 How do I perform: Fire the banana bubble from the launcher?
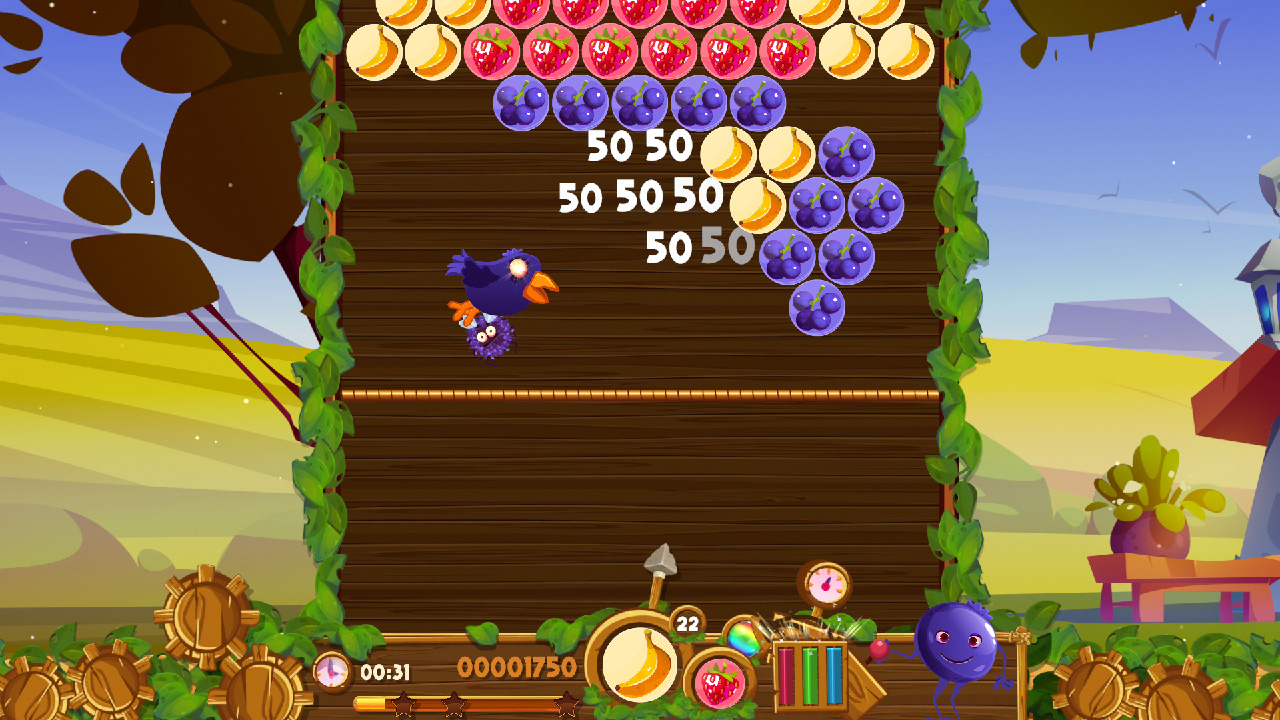638,666
